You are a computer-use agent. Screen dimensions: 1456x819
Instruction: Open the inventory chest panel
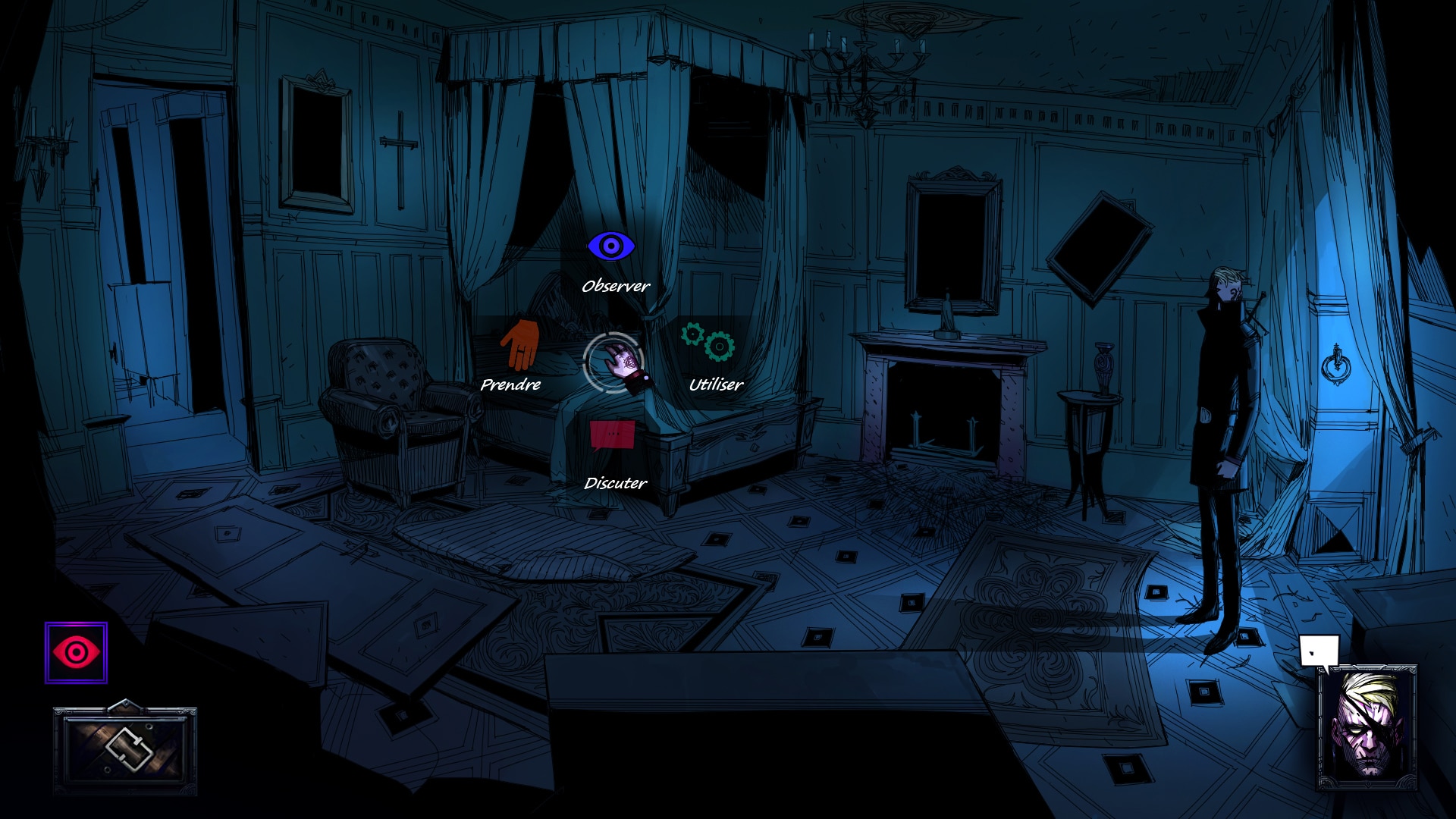click(x=125, y=749)
